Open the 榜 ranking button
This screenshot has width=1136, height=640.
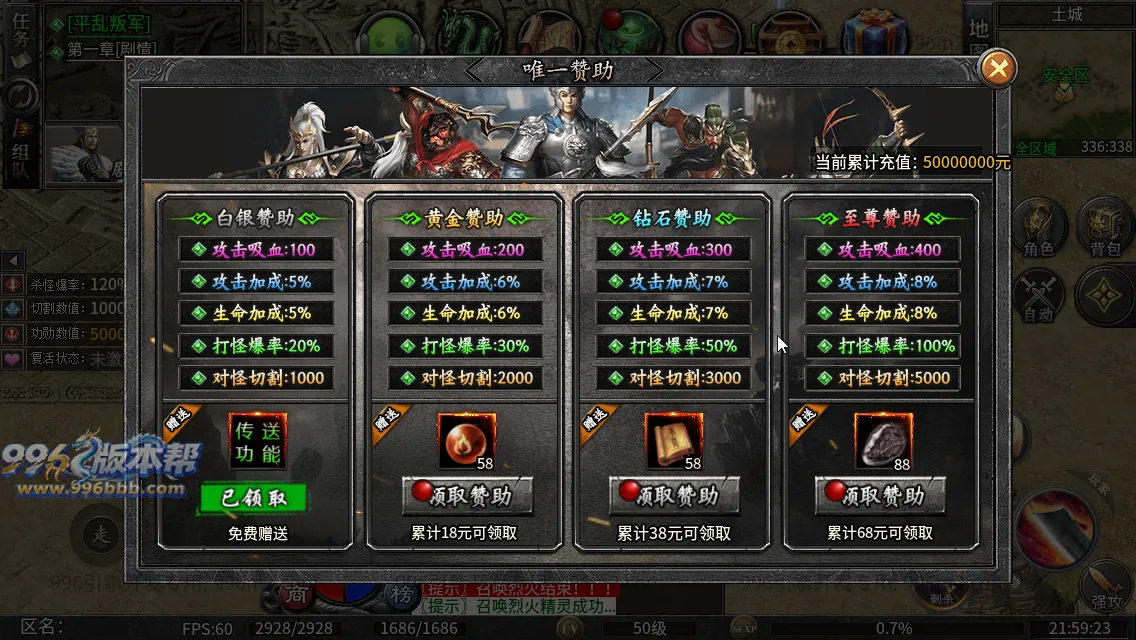coord(402,596)
